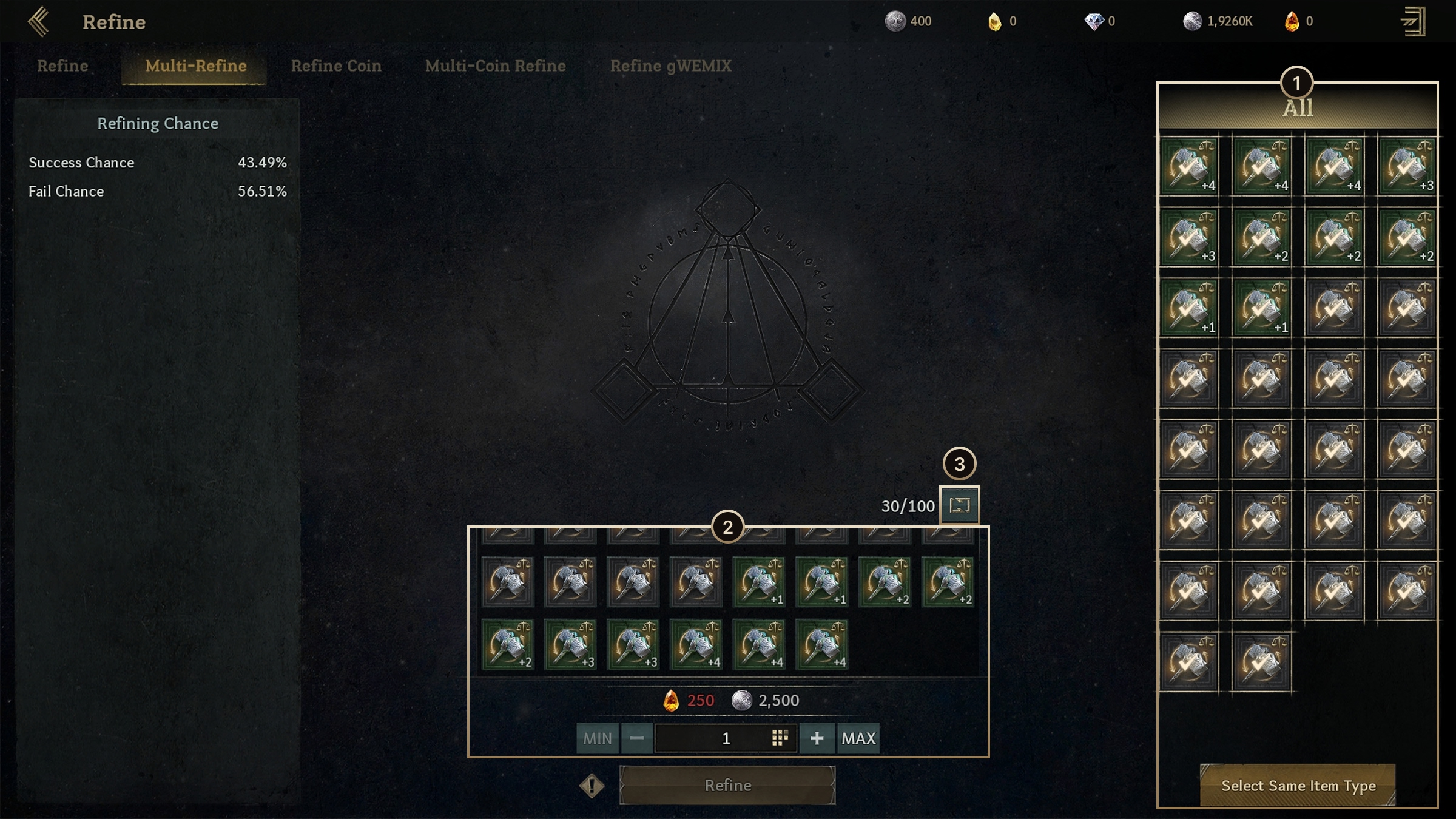Increase refine quantity with plus button

click(817, 738)
